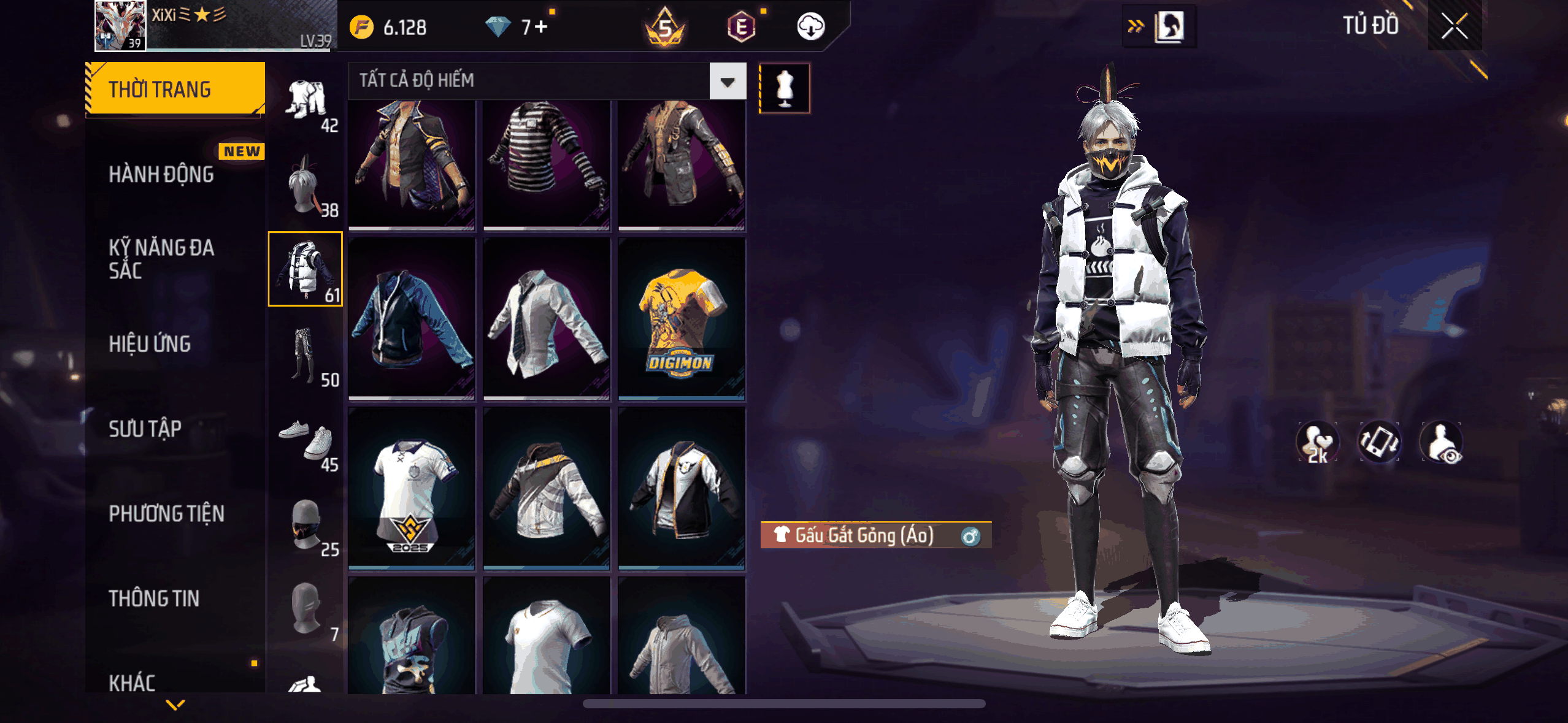Open the Thông Tin tab
The image size is (1568, 723).
pyautogui.click(x=154, y=598)
